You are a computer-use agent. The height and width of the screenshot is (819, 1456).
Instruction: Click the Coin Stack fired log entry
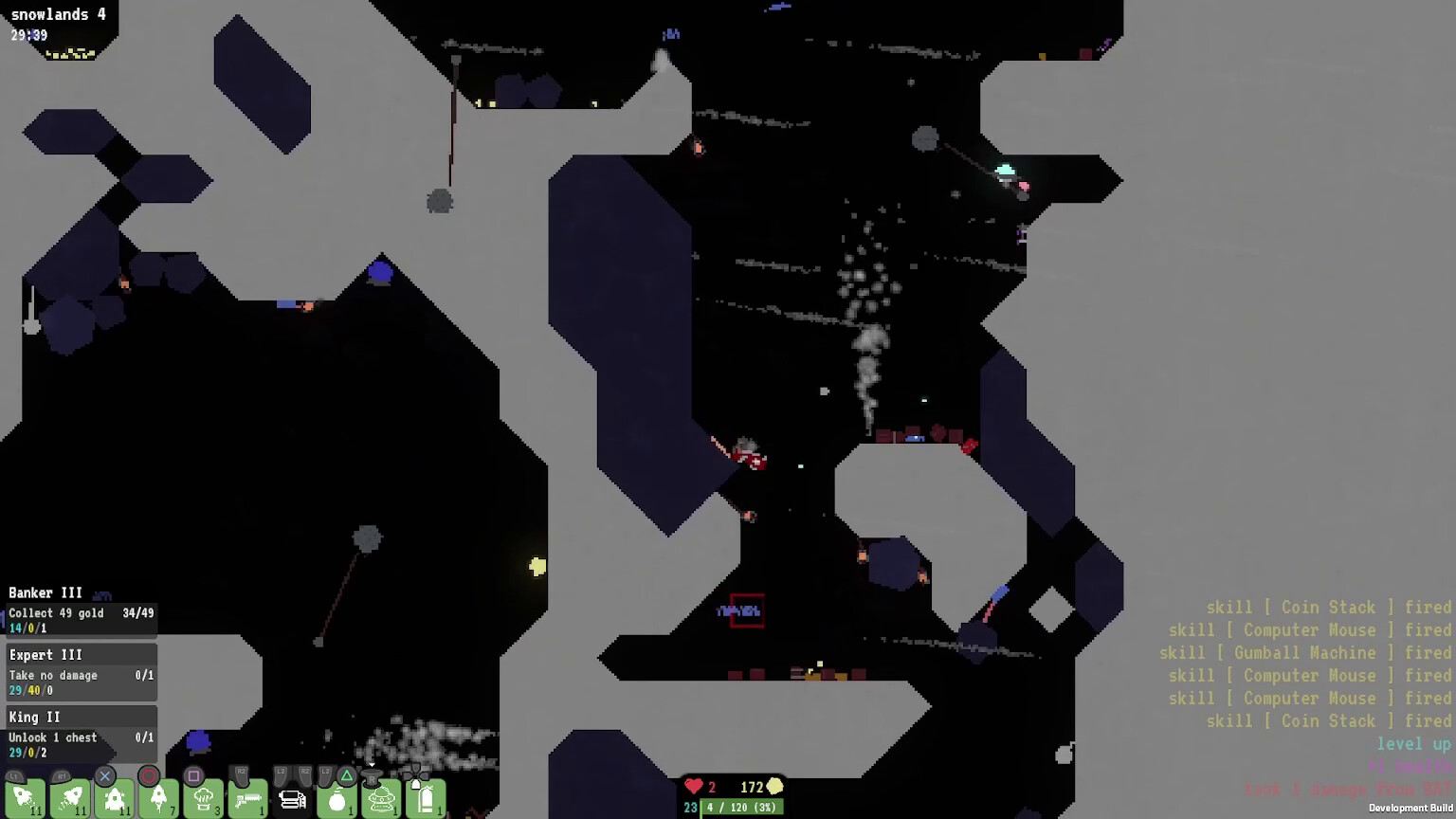(x=1327, y=607)
